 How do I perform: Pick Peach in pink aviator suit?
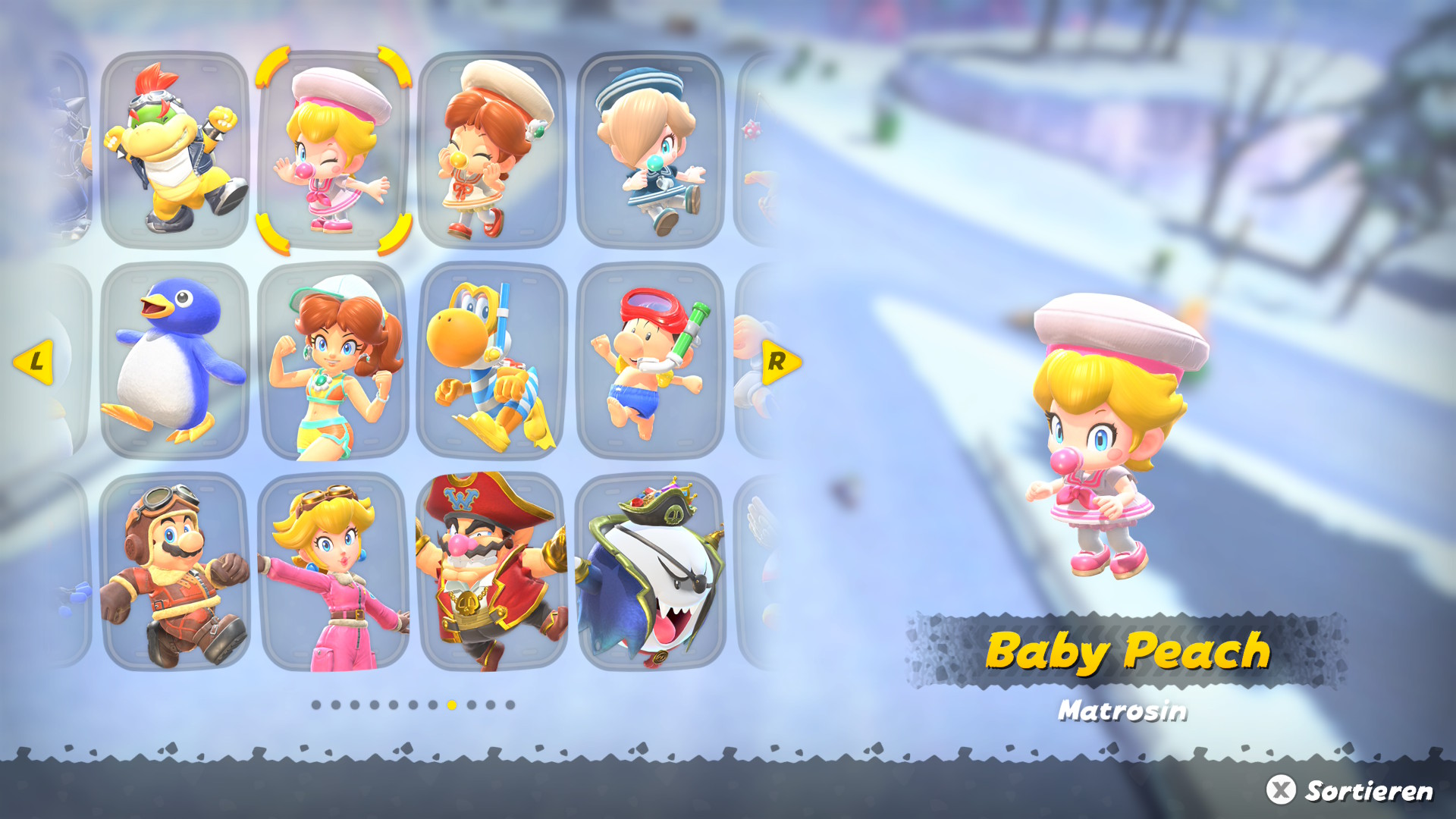[333, 572]
